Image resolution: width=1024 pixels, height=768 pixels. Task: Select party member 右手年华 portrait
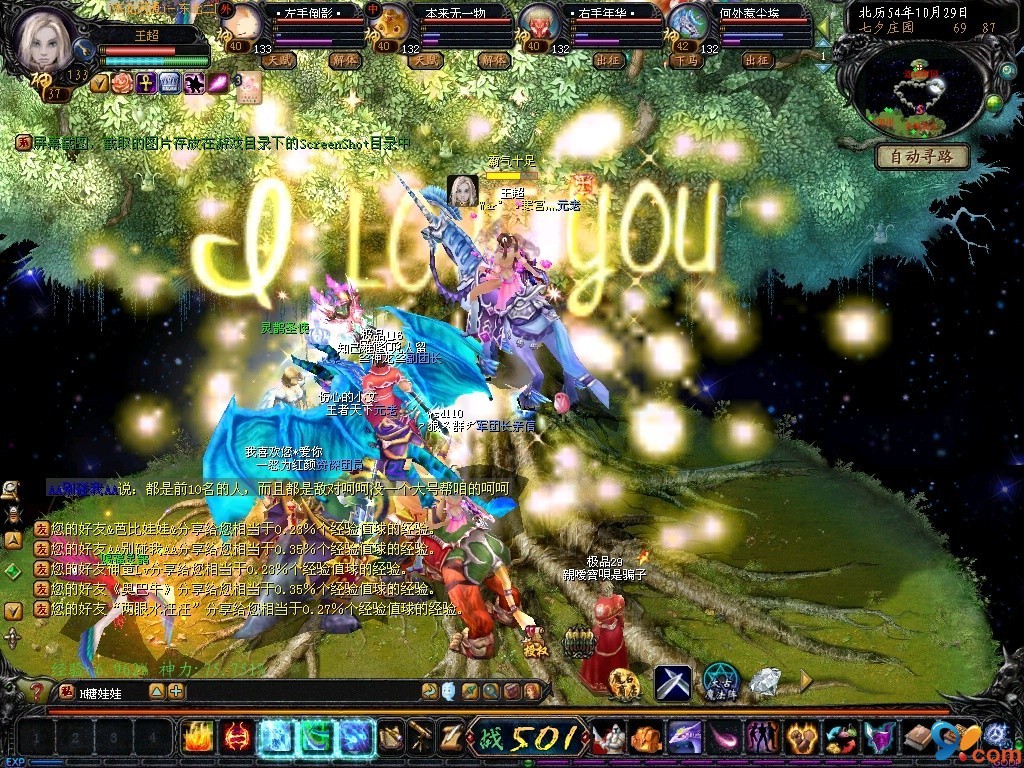point(538,22)
